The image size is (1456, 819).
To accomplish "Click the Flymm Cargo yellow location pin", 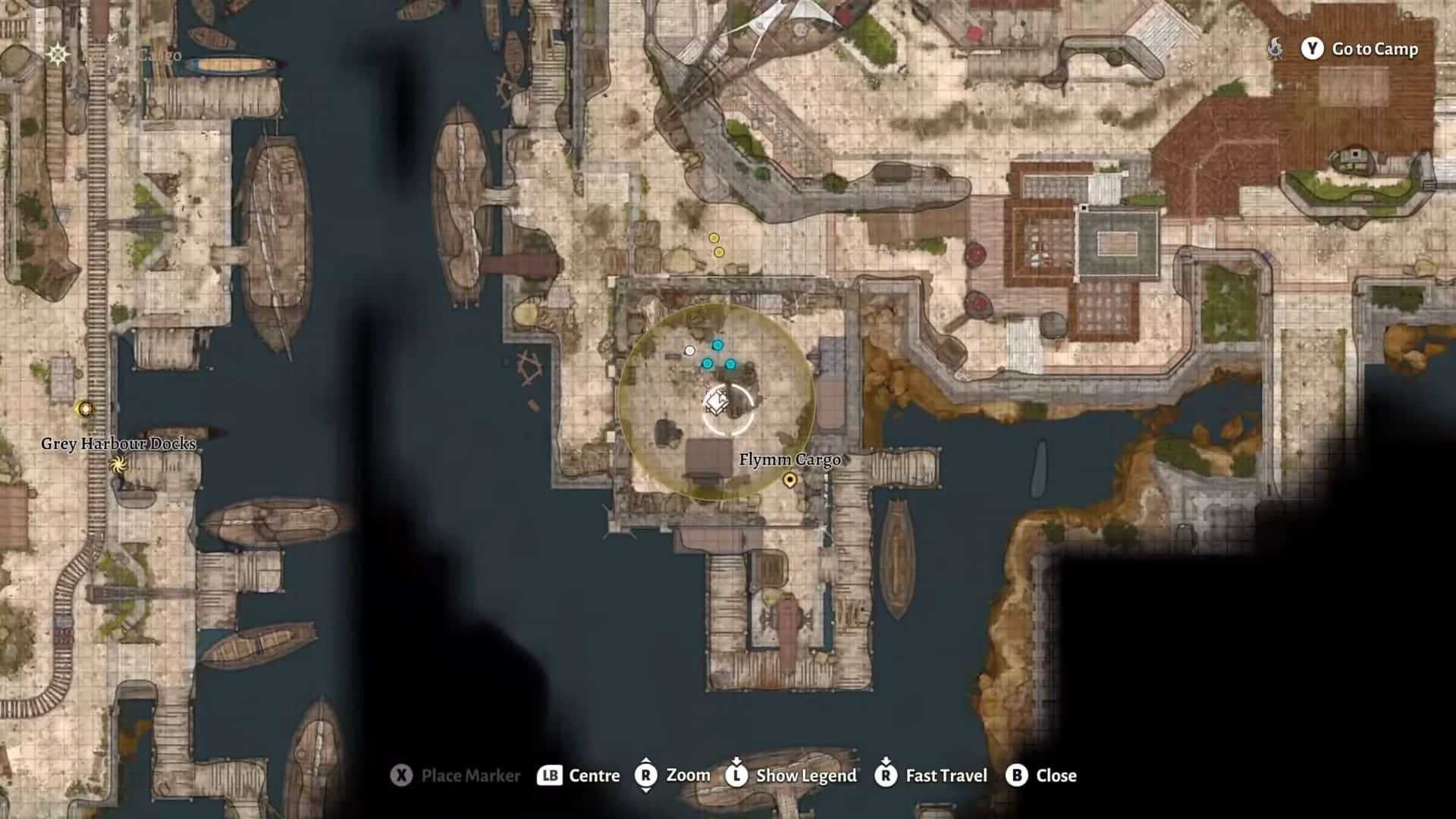I will 790,480.
